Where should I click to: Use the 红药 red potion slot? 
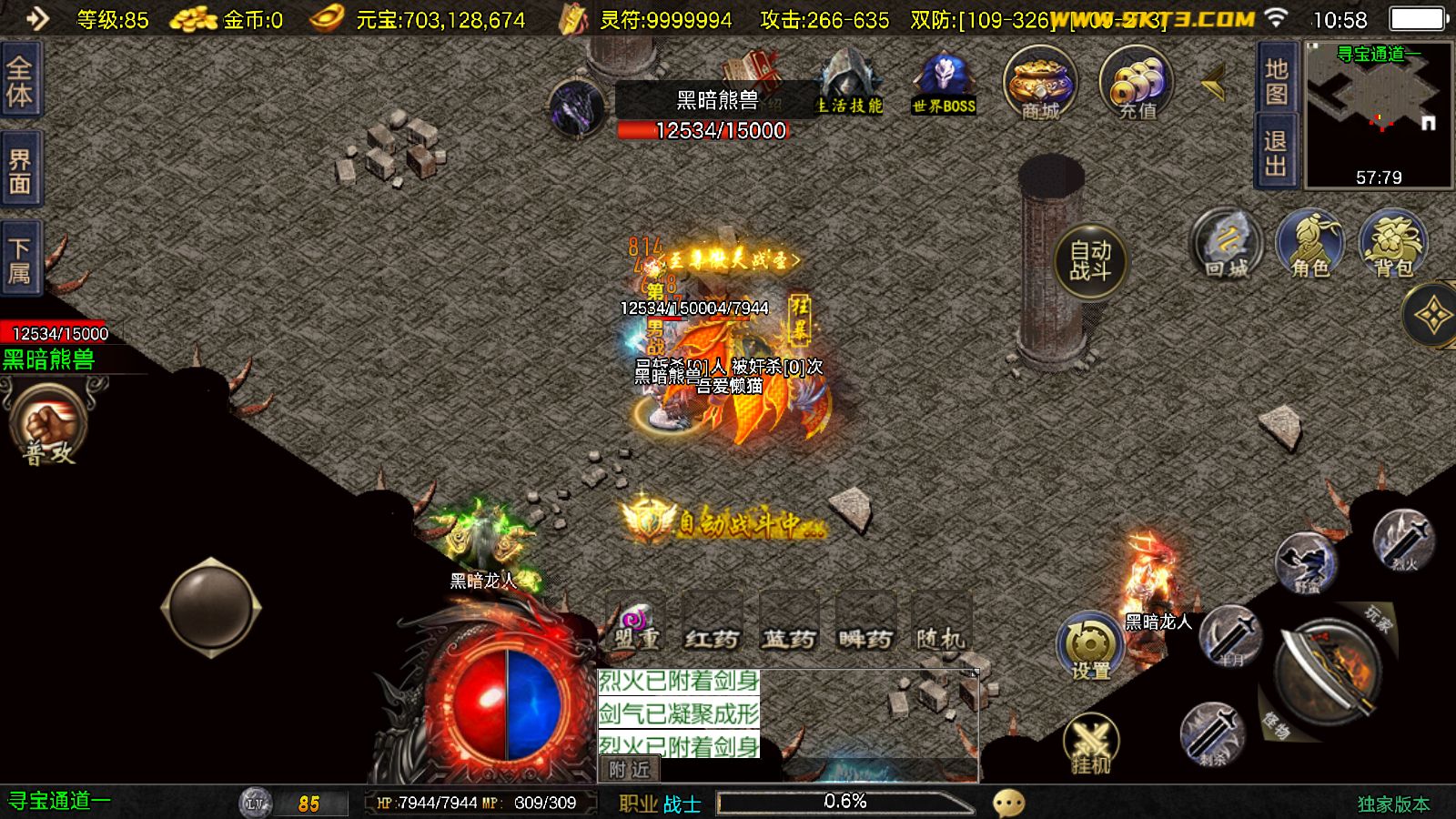coord(712,623)
